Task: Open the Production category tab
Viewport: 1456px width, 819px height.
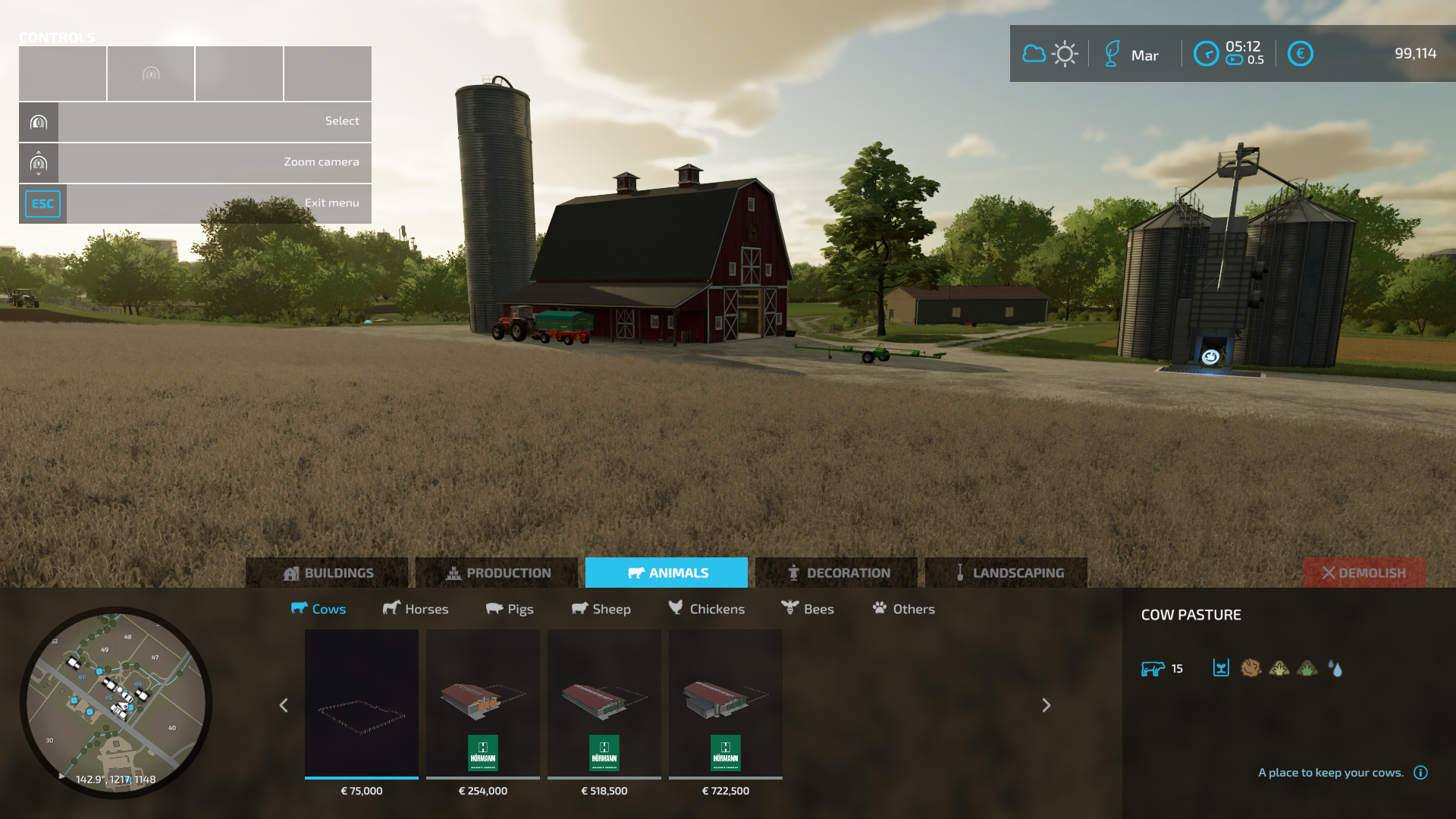Action: 497,573
